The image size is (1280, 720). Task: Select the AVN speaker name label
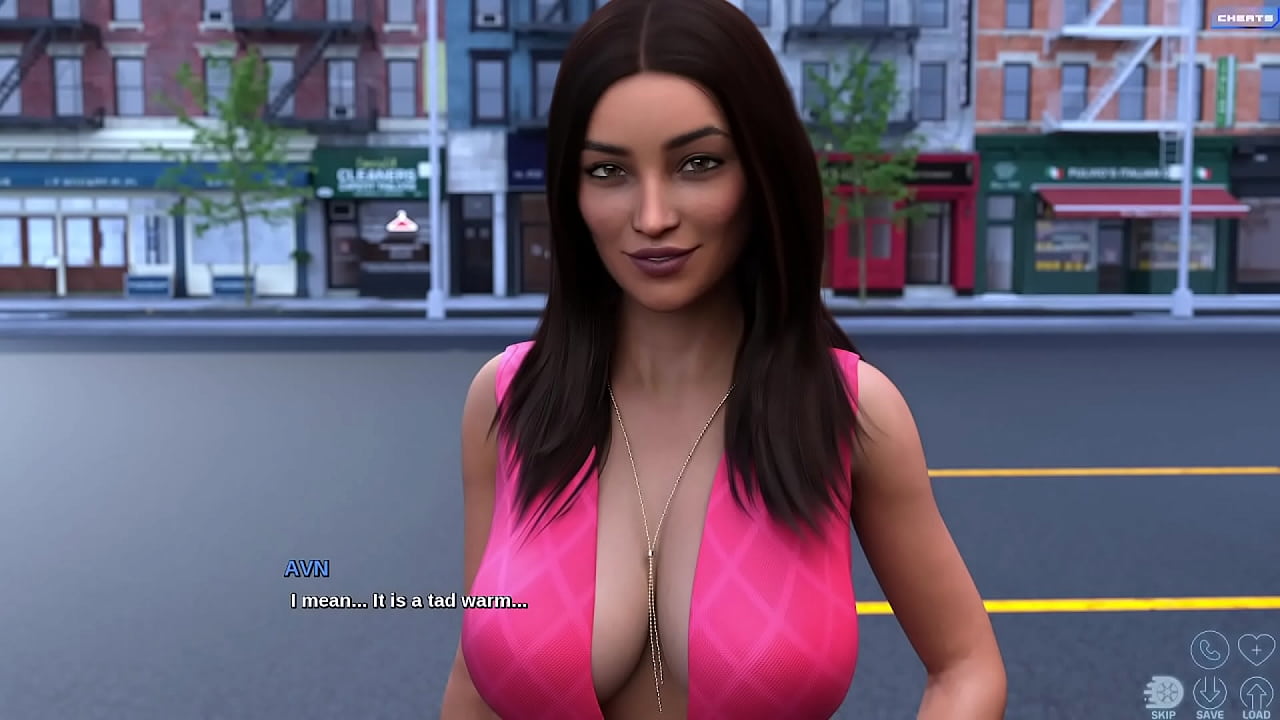pyautogui.click(x=306, y=570)
